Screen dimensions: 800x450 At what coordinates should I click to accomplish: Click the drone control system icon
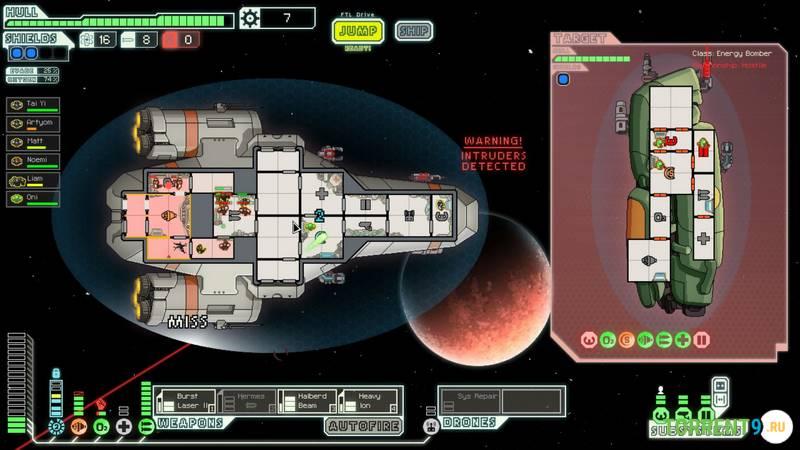(x=431, y=427)
